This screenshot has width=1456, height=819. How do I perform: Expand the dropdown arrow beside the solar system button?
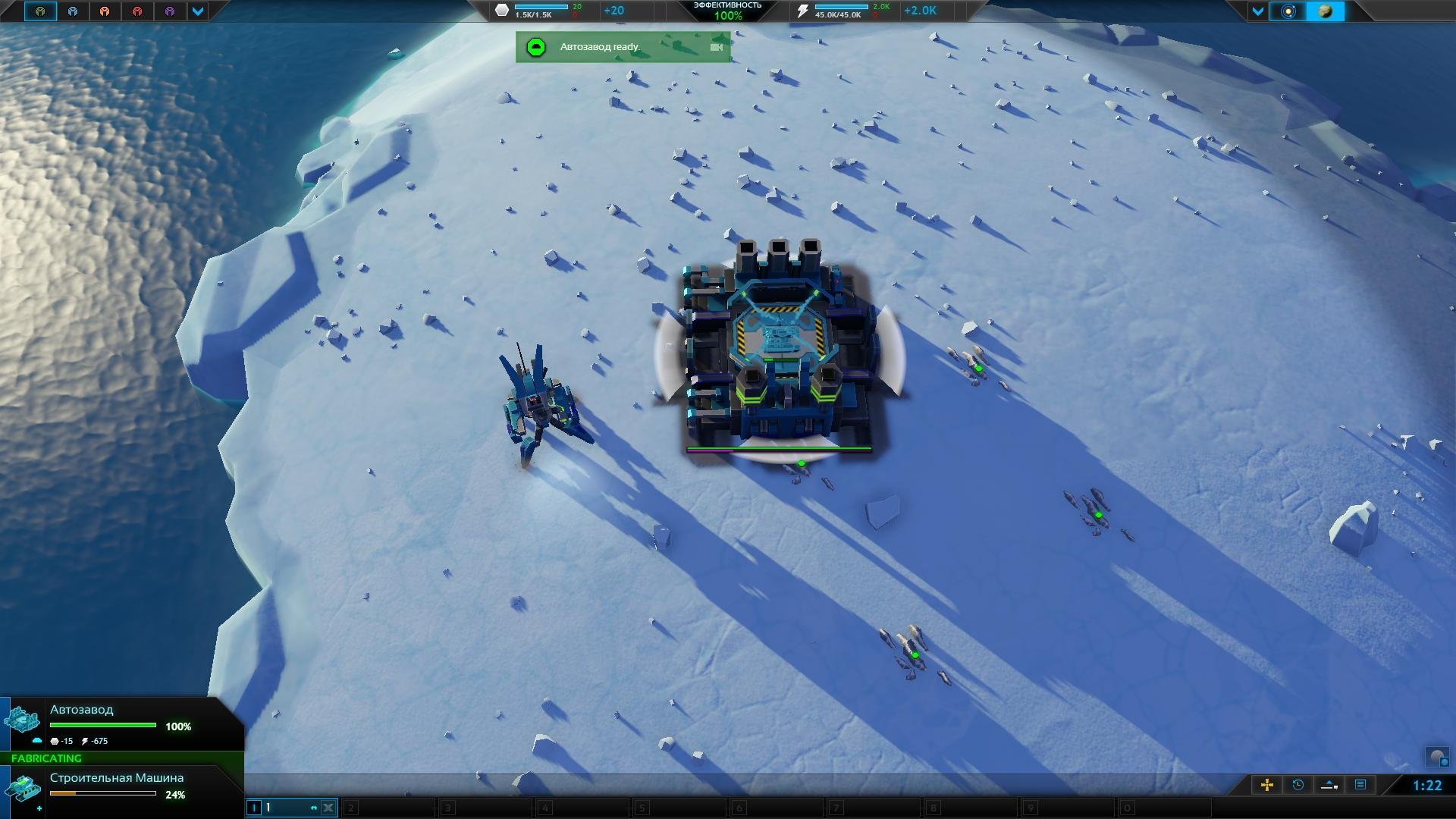1257,11
